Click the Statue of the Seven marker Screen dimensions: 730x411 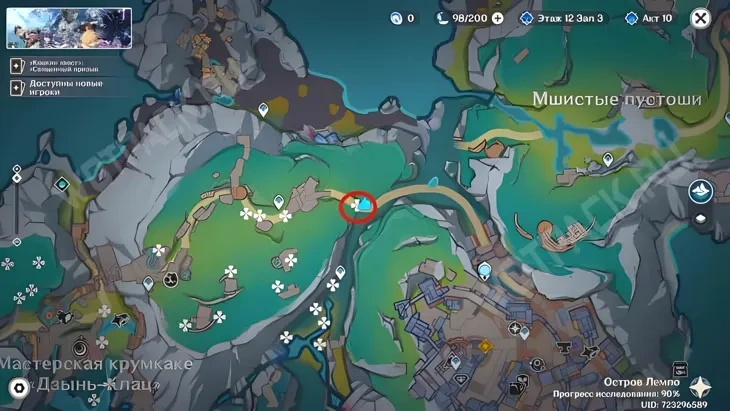[x=484, y=270]
